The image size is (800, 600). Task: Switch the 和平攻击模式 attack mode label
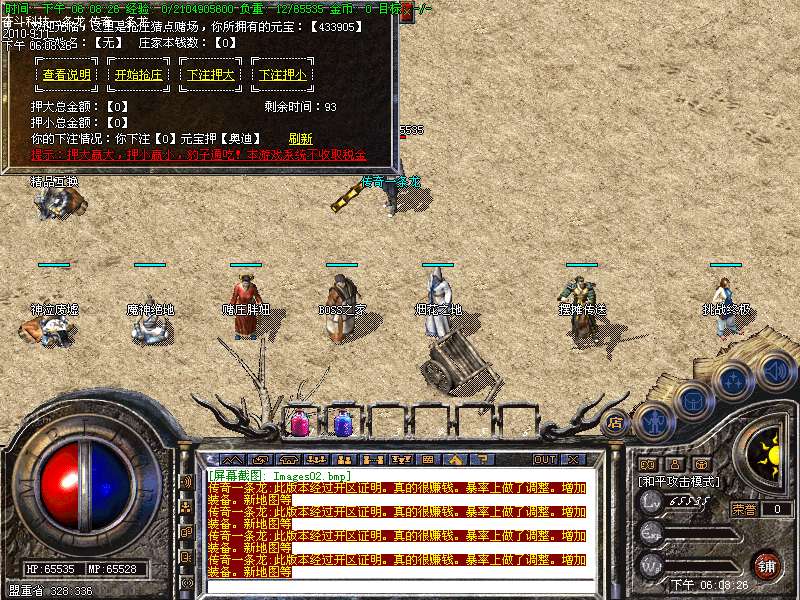pos(679,481)
